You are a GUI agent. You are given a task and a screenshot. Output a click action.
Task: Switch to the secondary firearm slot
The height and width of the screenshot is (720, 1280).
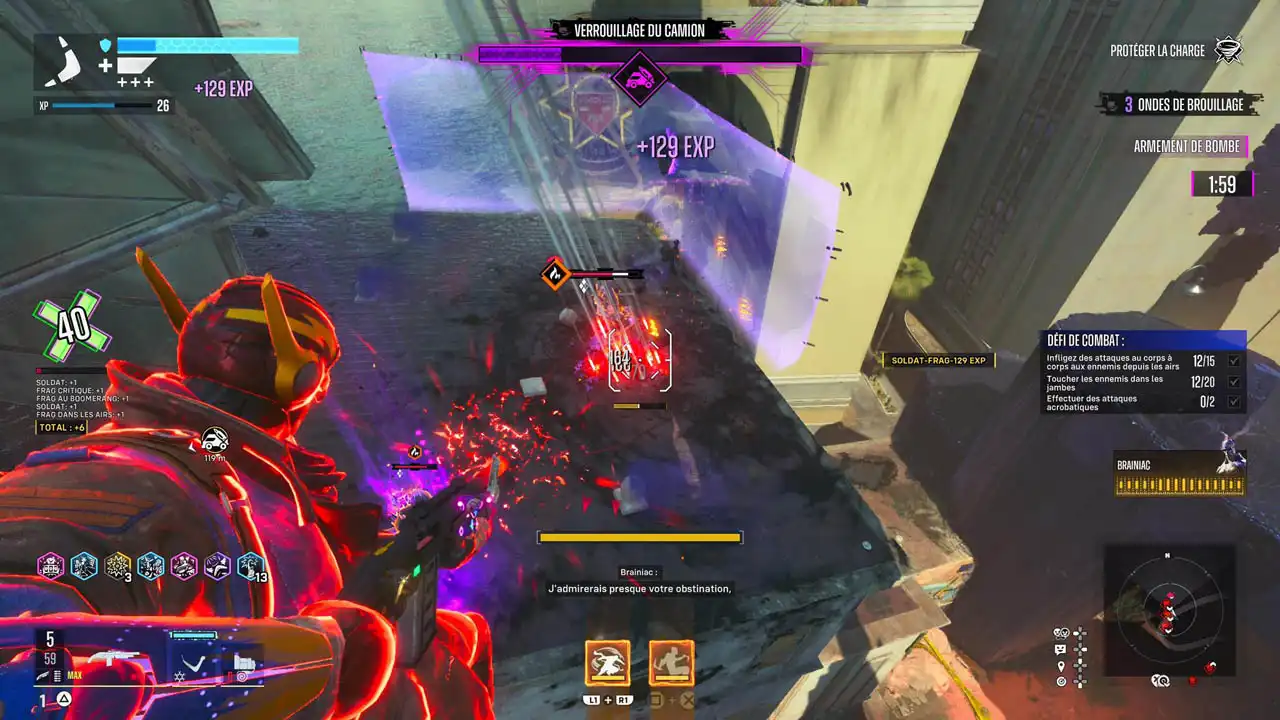click(244, 660)
